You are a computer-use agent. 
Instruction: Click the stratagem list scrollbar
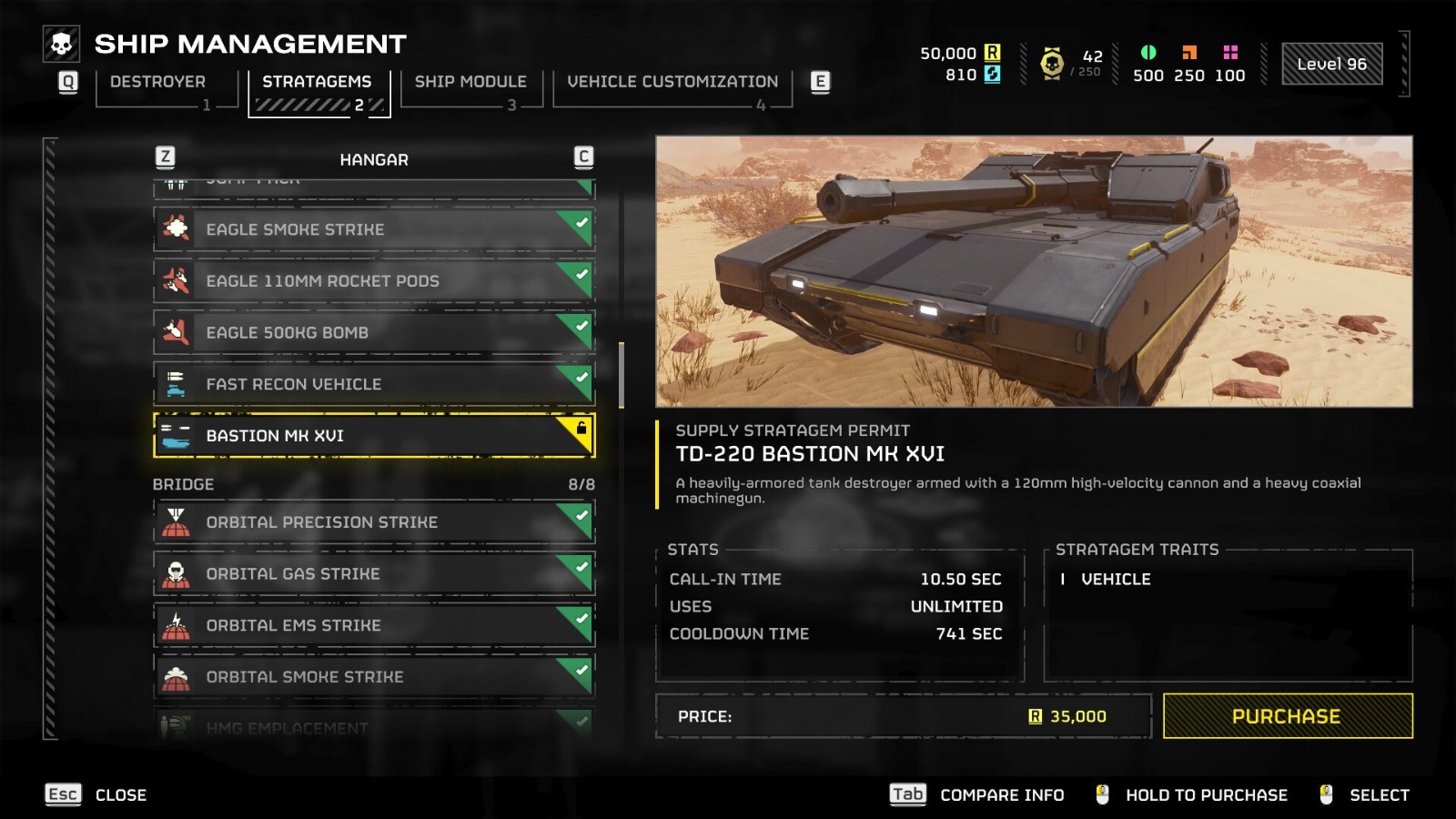[x=622, y=375]
